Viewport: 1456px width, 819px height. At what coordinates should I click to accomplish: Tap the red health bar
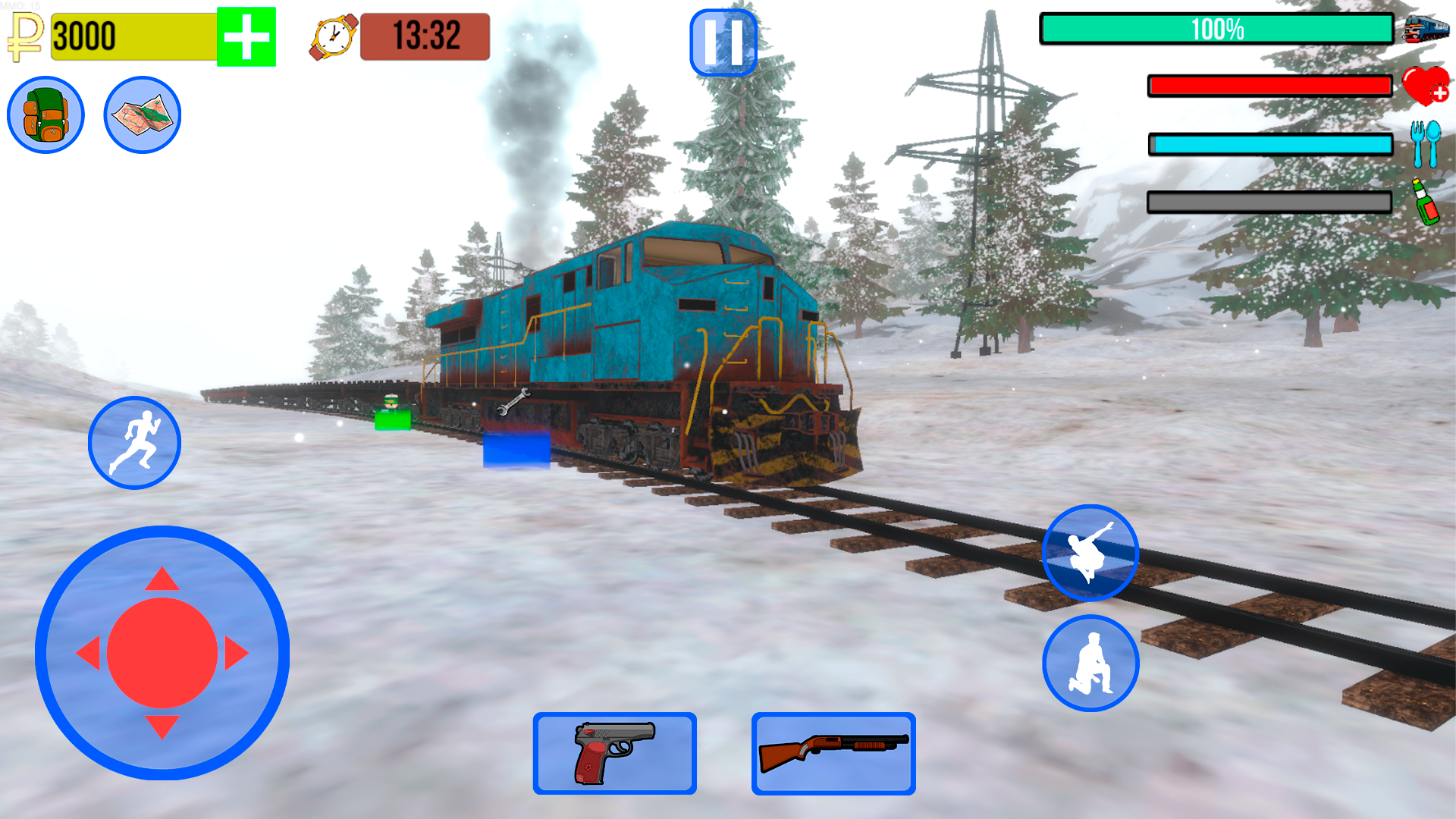pyautogui.click(x=1269, y=86)
